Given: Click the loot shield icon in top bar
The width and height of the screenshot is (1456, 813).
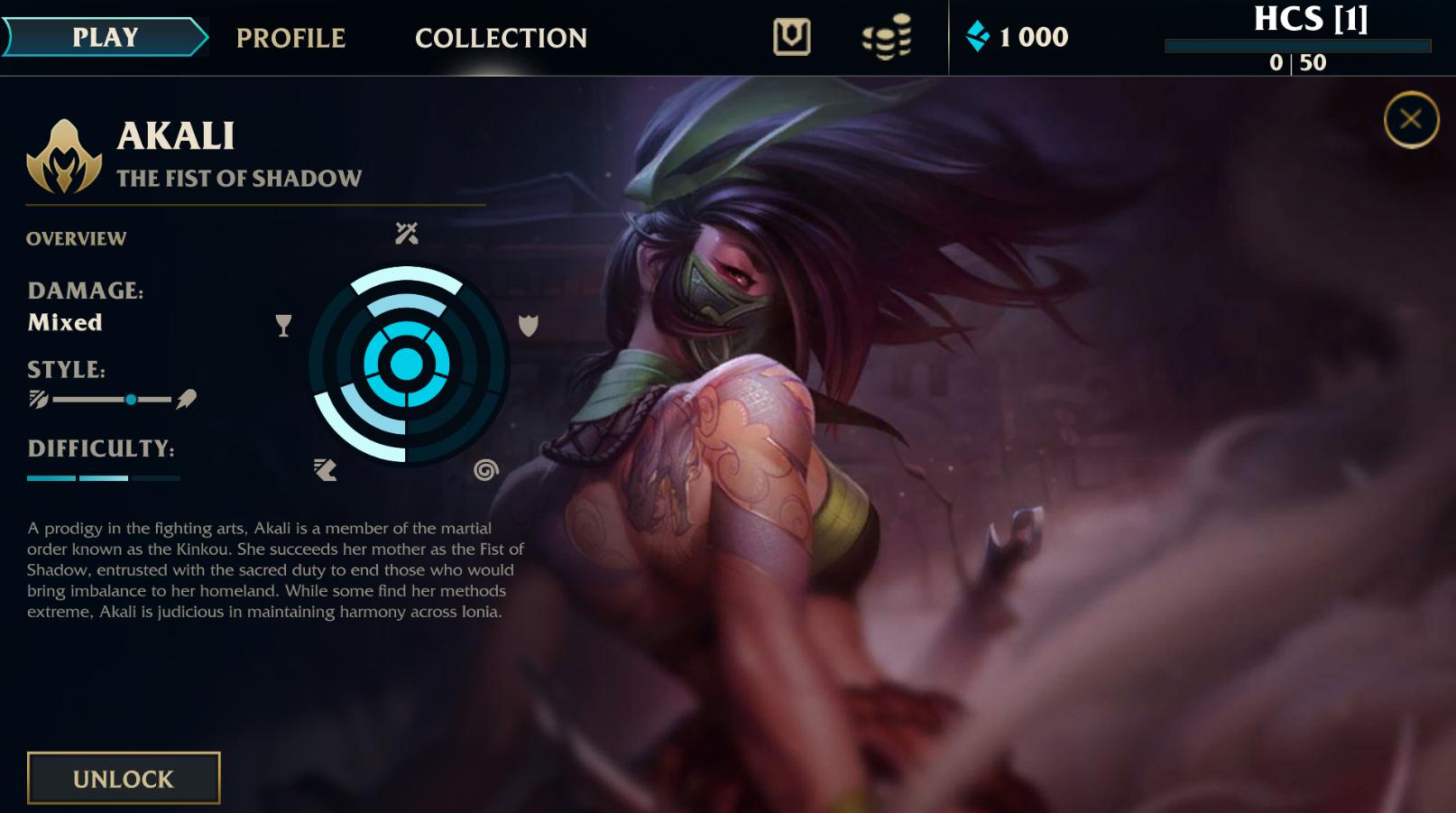Looking at the screenshot, I should point(791,38).
